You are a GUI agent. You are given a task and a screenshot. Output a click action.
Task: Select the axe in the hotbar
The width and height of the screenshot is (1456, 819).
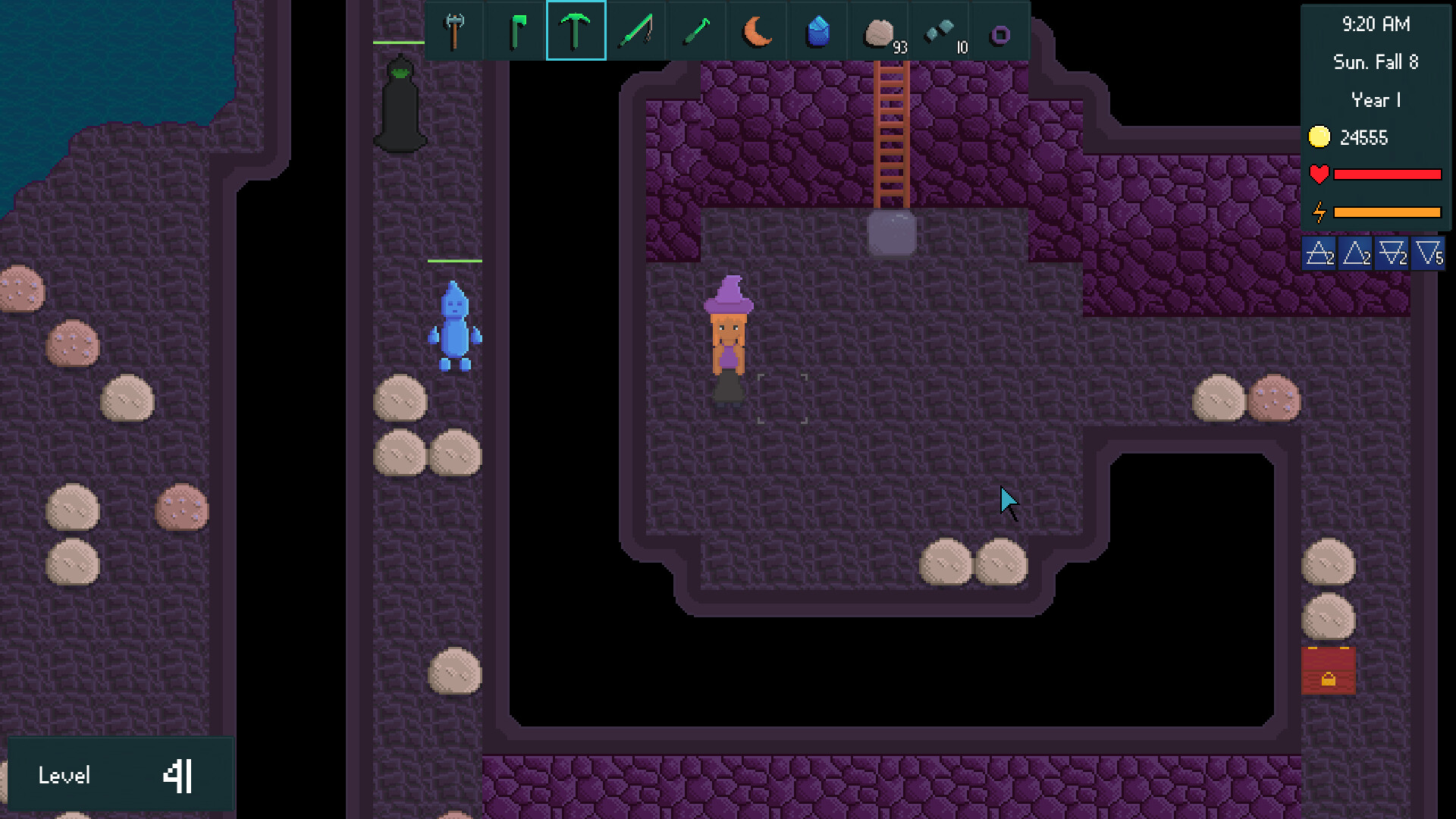pyautogui.click(x=453, y=30)
